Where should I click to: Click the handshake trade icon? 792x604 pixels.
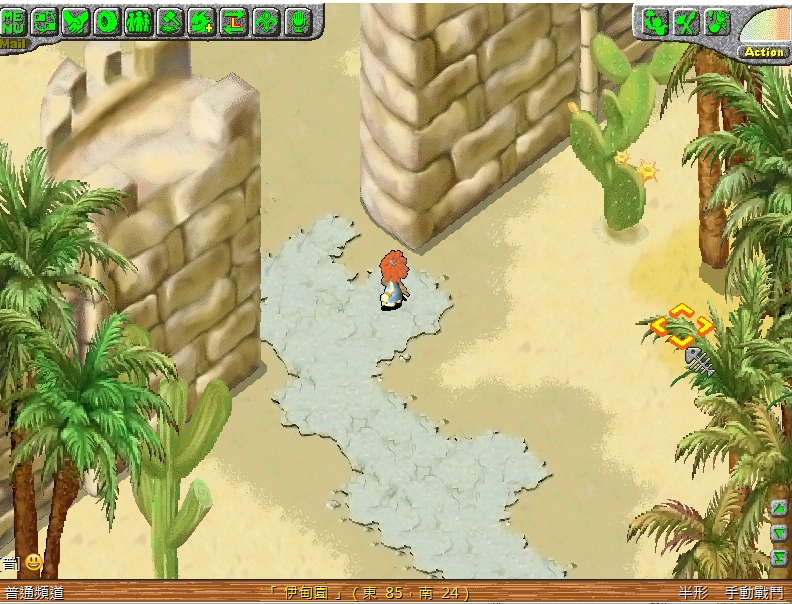(75, 21)
